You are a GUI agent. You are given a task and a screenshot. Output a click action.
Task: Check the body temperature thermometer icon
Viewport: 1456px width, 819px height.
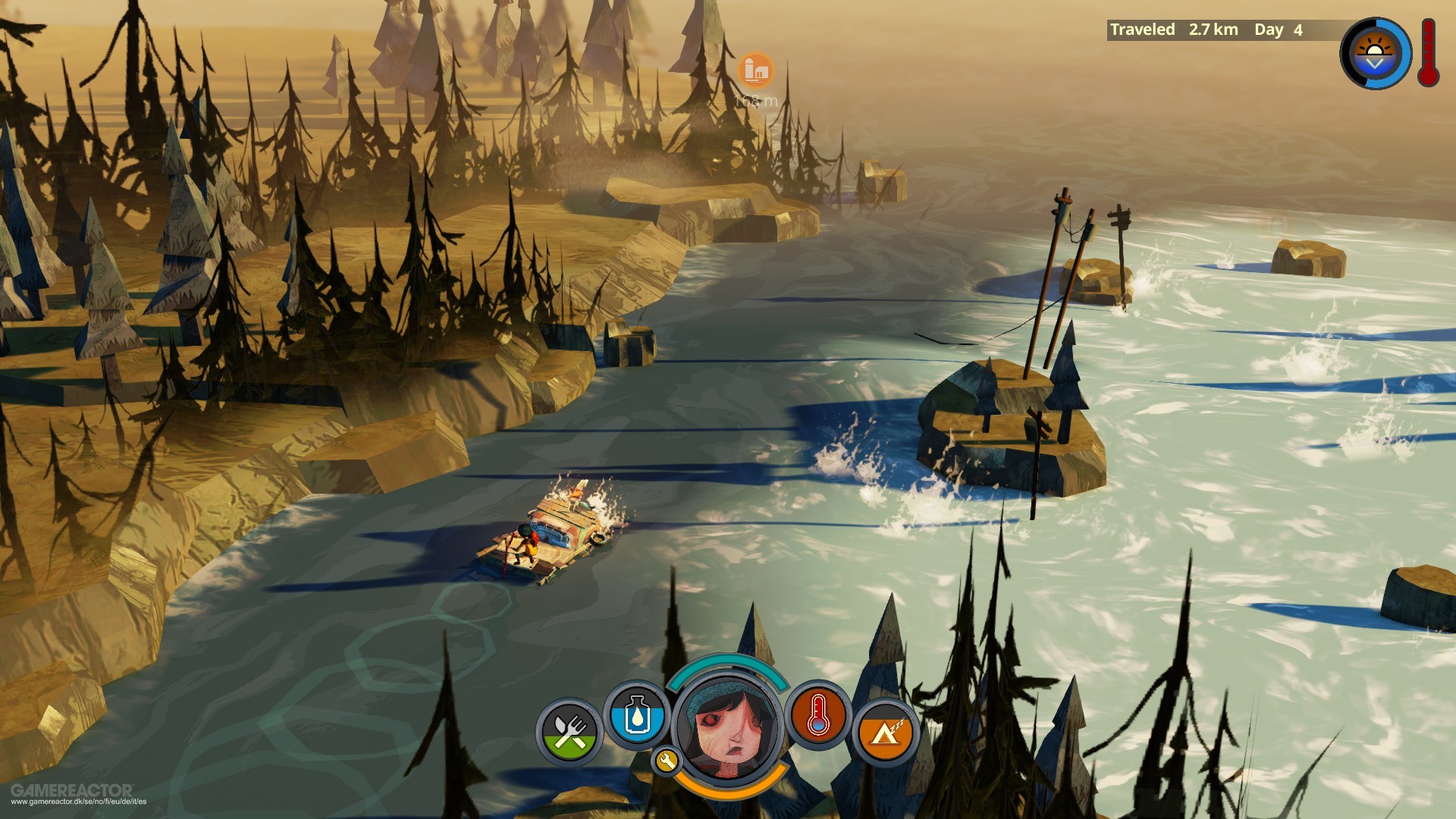[817, 714]
